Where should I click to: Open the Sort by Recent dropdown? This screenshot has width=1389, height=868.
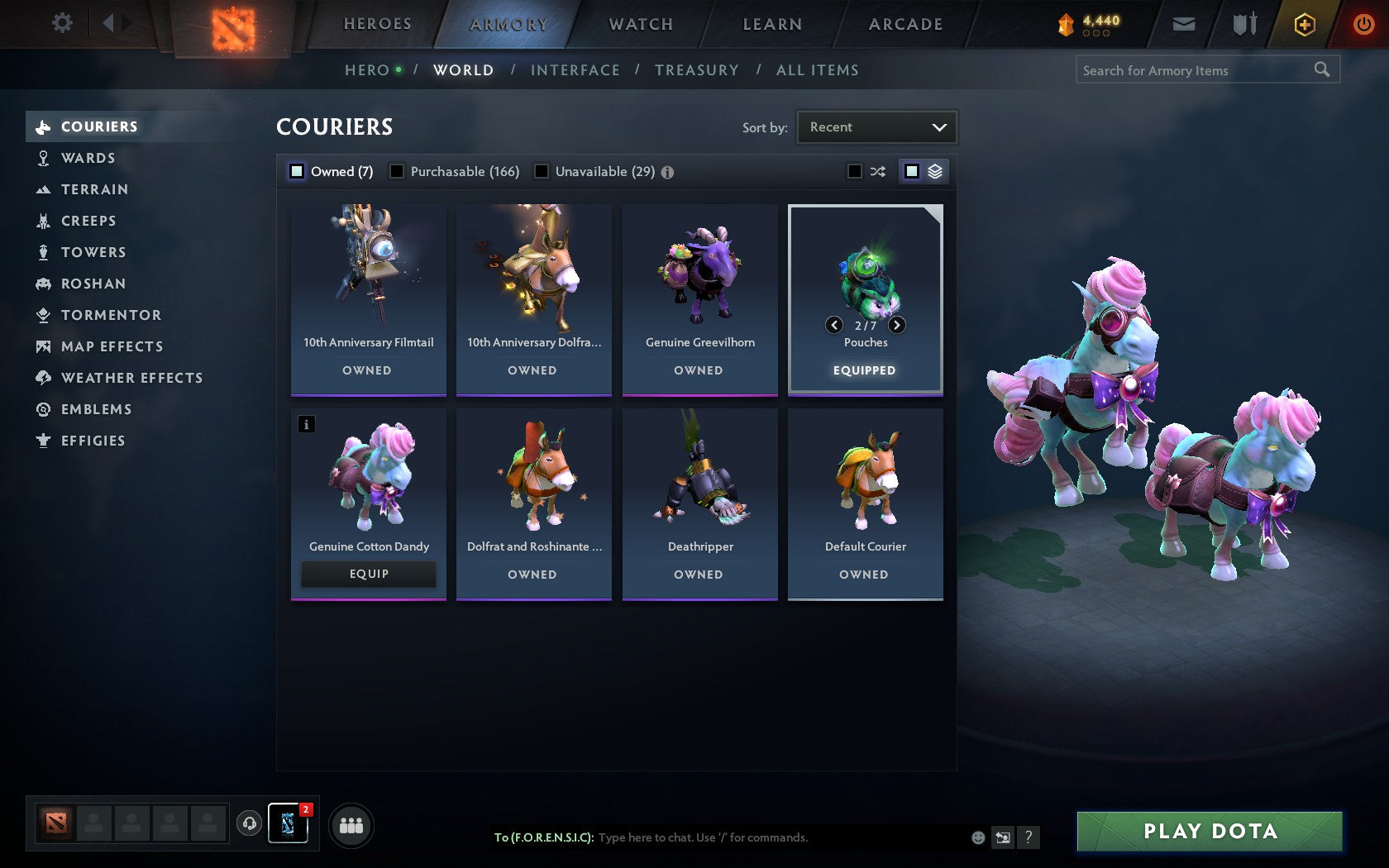click(x=876, y=126)
